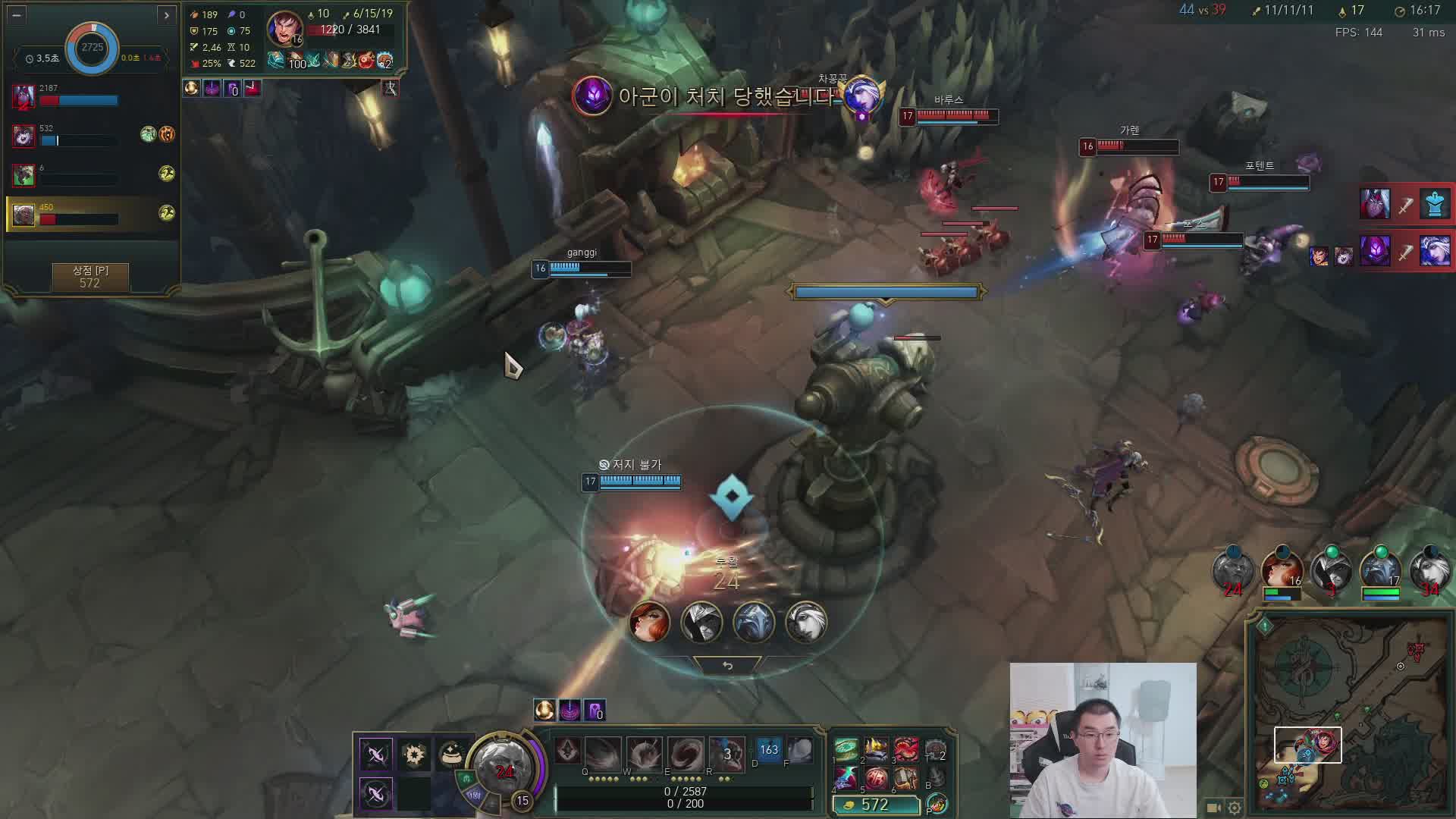Viewport: 1456px width, 819px height.
Task: Select the D summoner spell on cooldown
Action: coord(768,751)
